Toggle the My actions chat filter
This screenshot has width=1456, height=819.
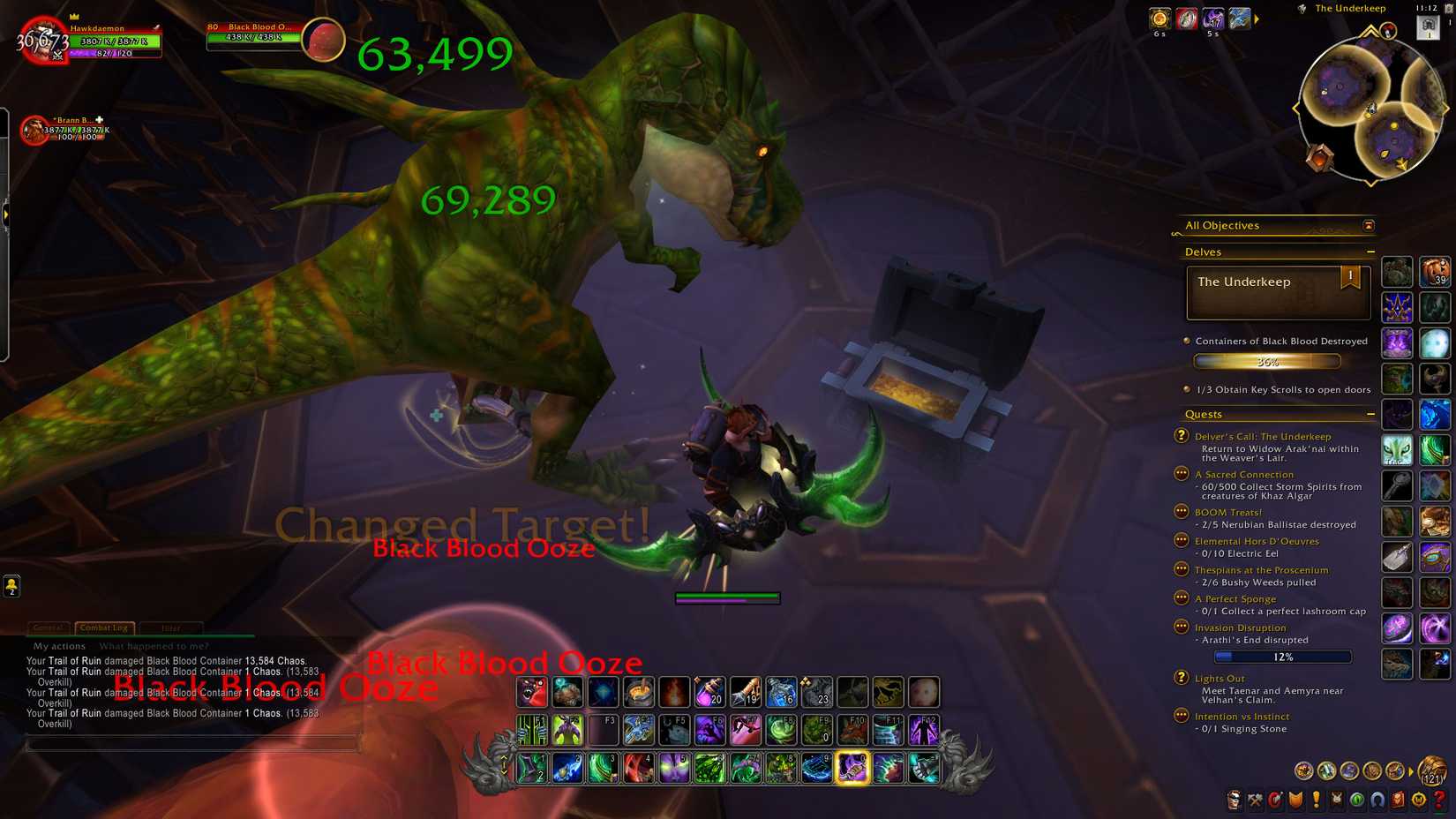click(58, 646)
